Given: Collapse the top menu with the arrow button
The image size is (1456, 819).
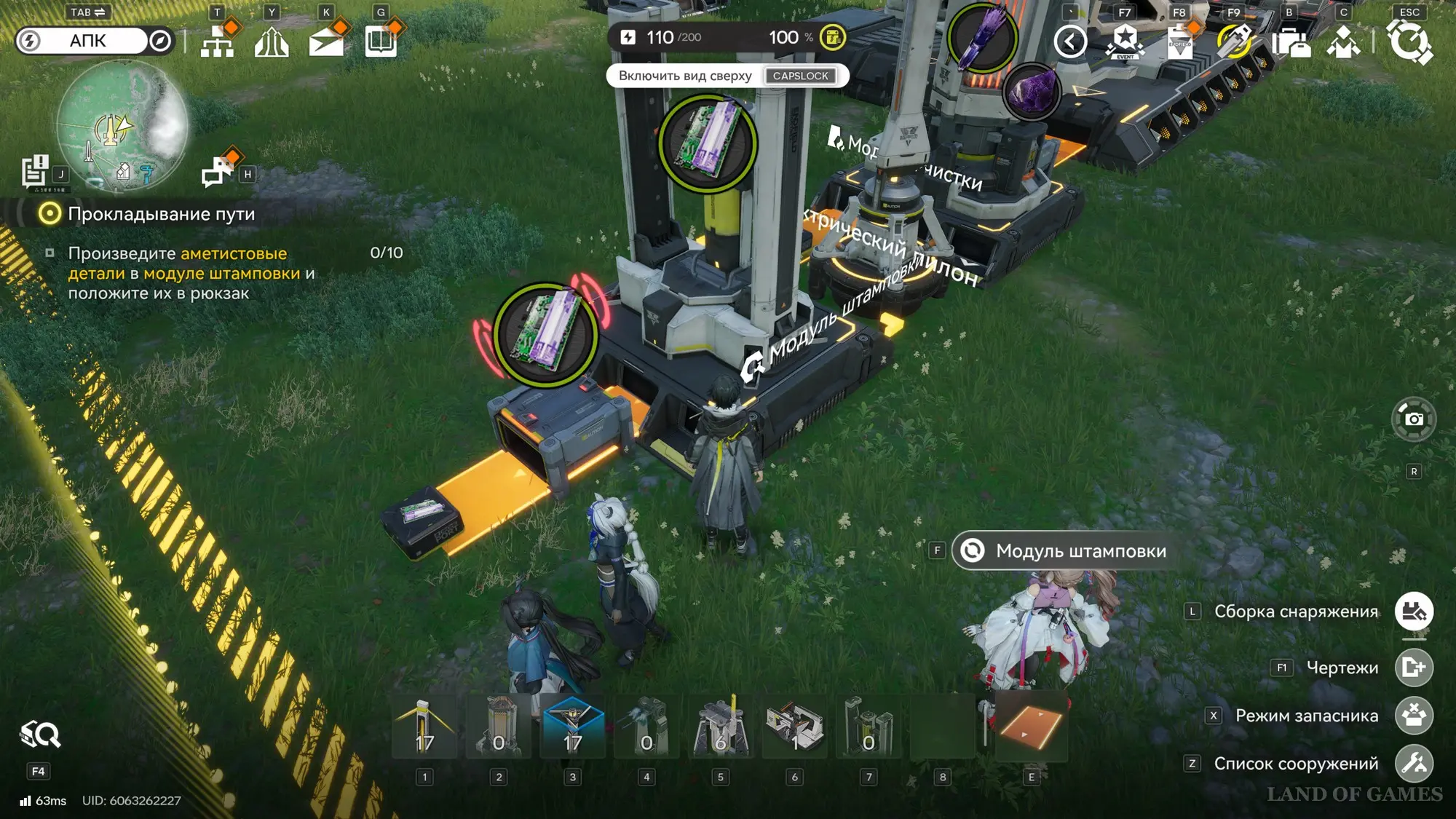Looking at the screenshot, I should click(x=1069, y=41).
